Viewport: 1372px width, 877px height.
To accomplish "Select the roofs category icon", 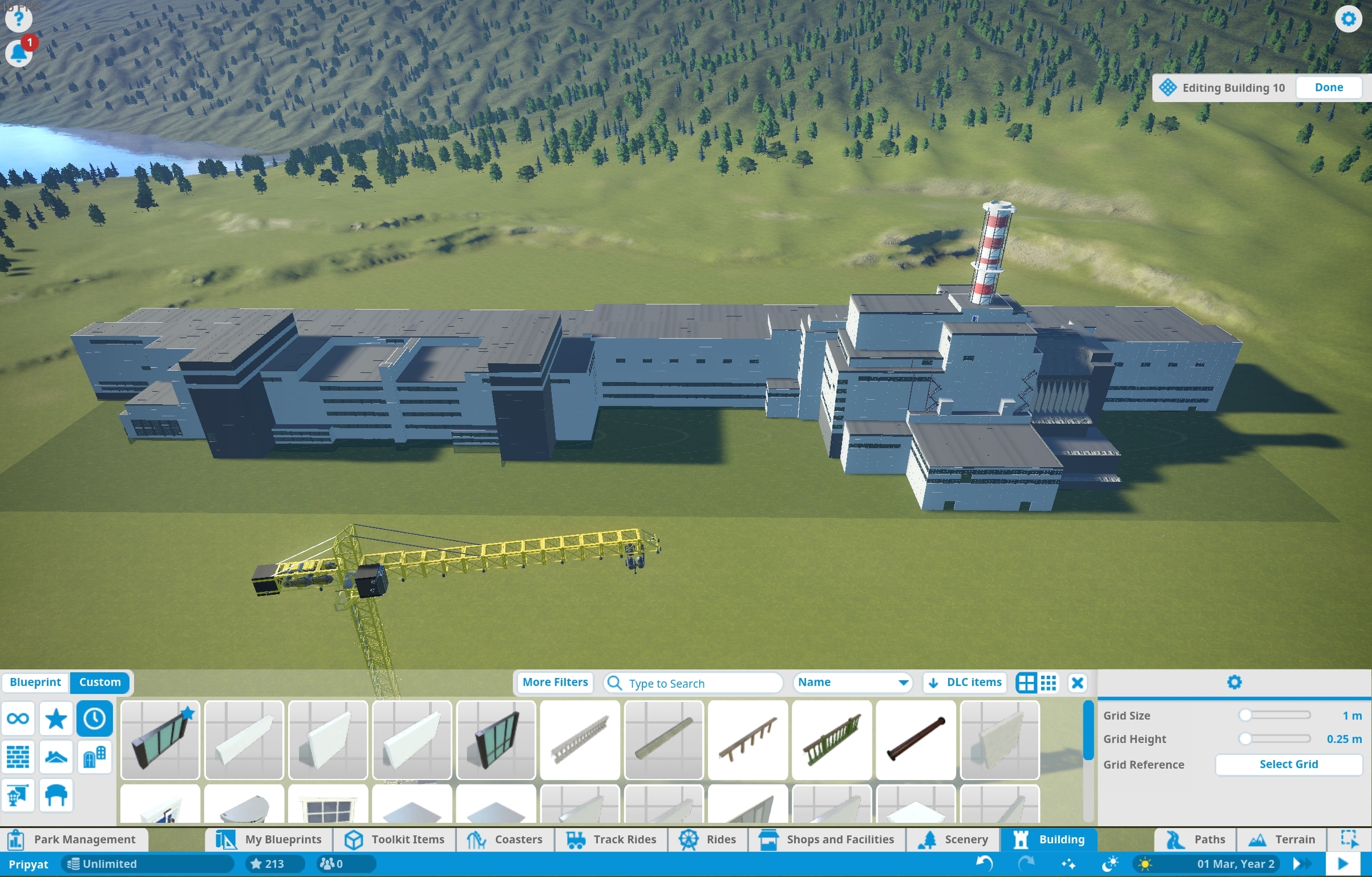I will click(x=56, y=757).
